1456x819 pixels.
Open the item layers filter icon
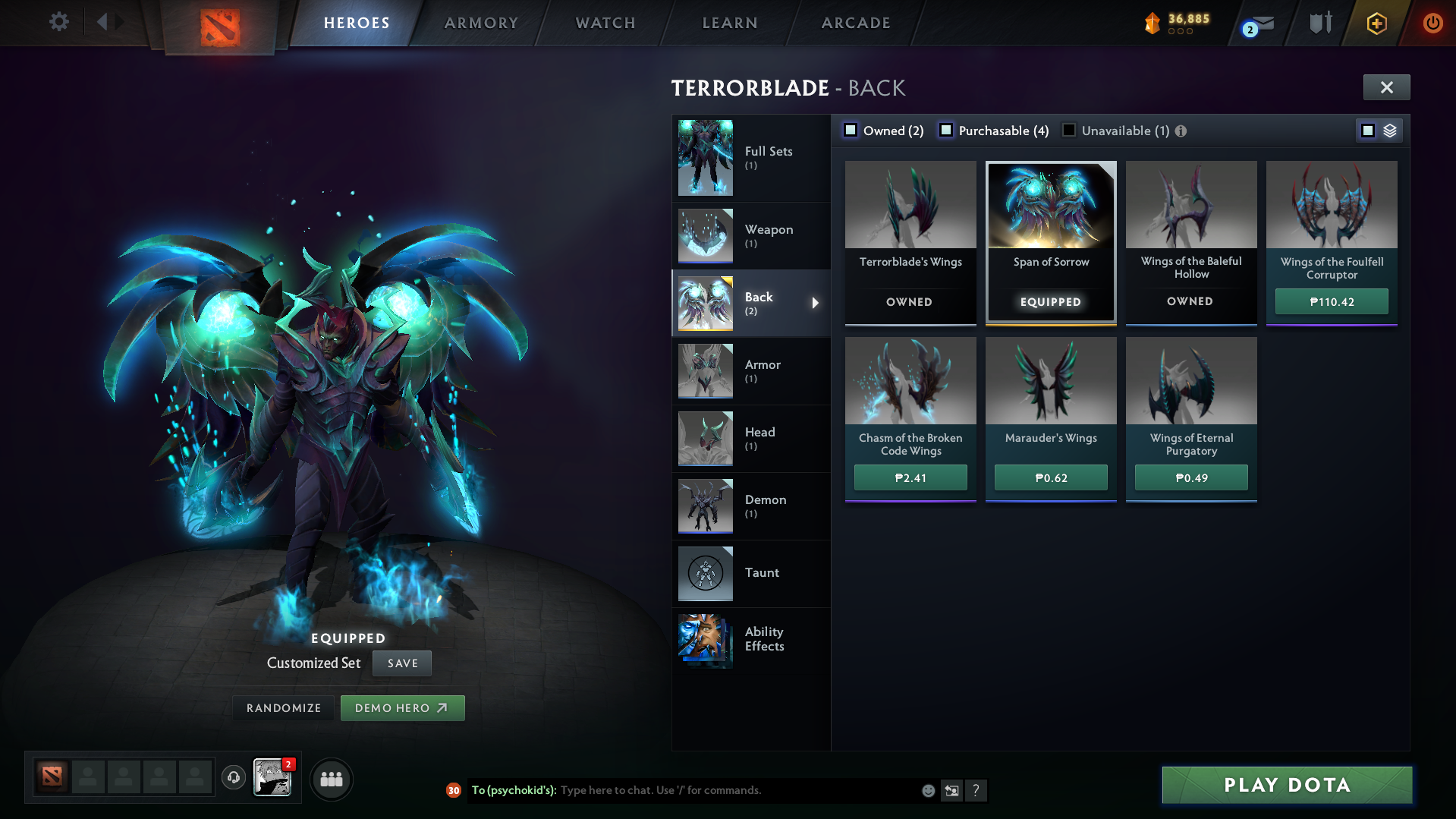[x=1388, y=130]
